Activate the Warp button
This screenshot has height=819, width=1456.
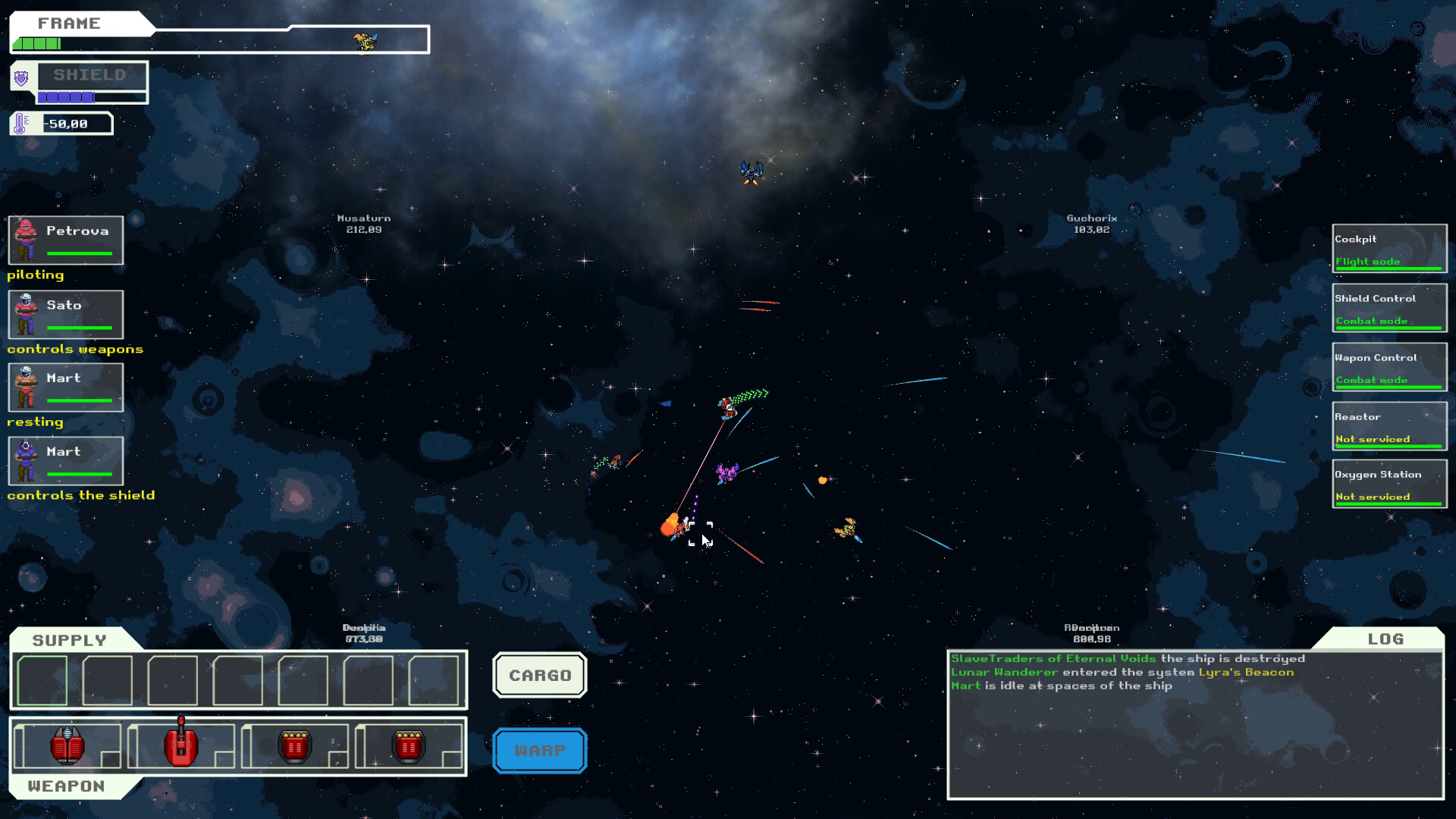[x=539, y=751]
